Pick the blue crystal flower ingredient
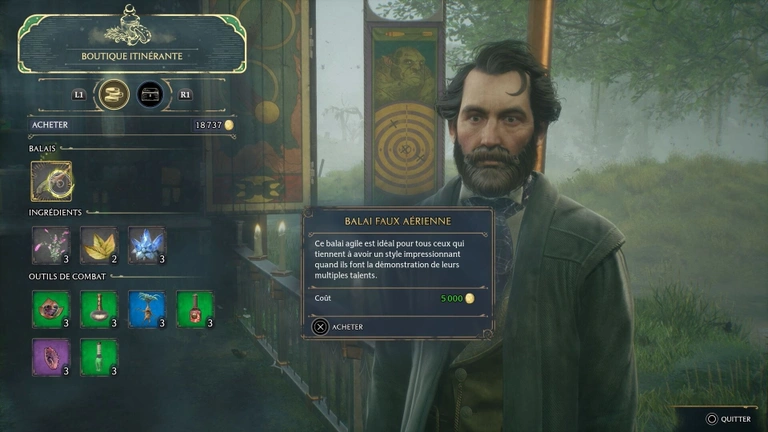This screenshot has height=432, width=768. (x=147, y=245)
